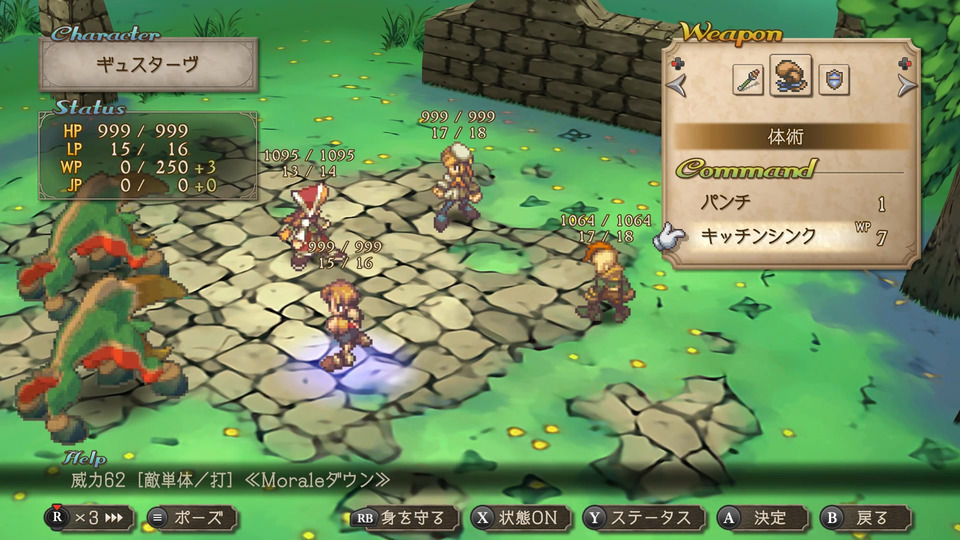Open the ポーズ pause button
960x540 pixels.
[191, 518]
